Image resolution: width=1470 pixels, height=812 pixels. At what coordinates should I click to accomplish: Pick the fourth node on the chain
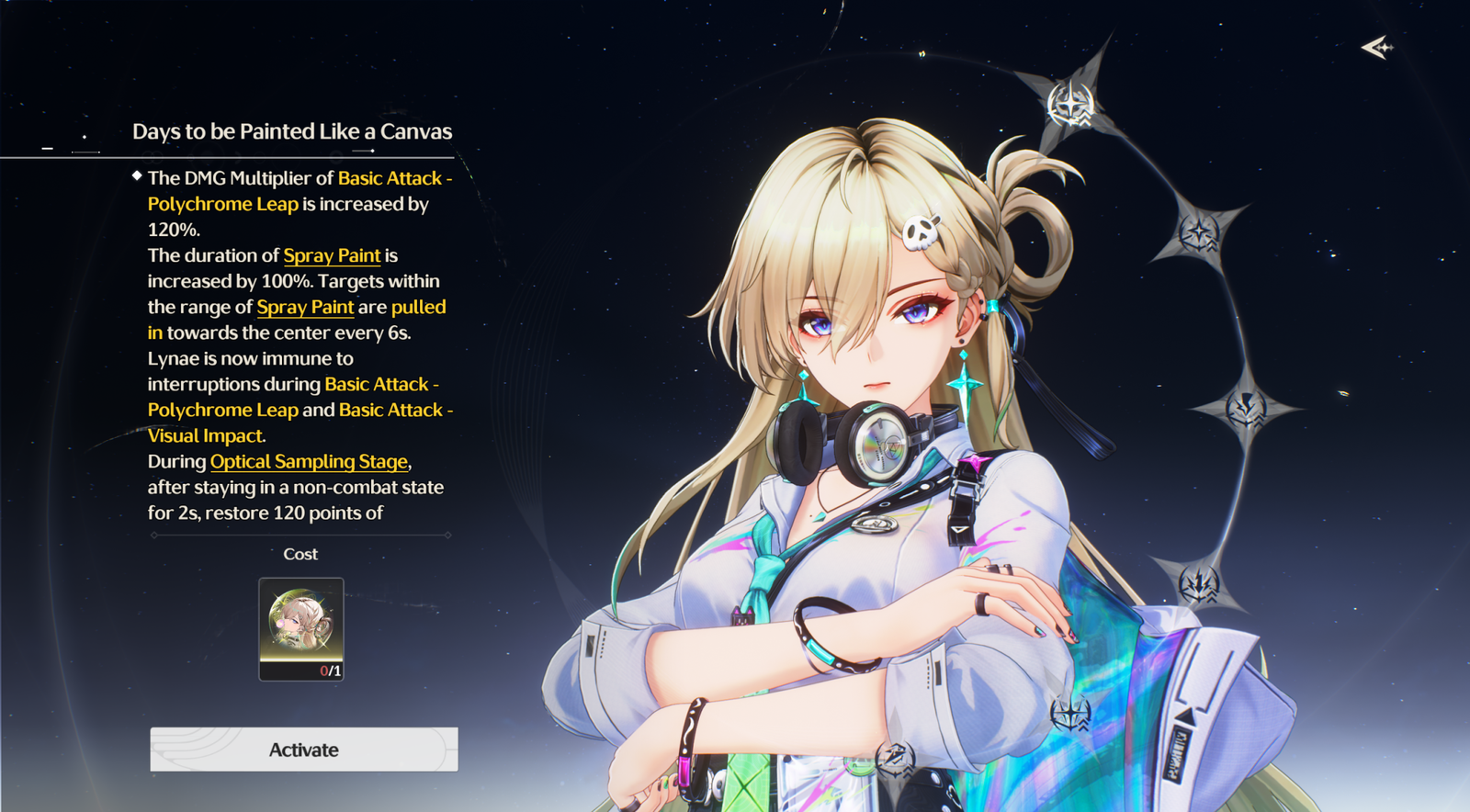(1200, 582)
